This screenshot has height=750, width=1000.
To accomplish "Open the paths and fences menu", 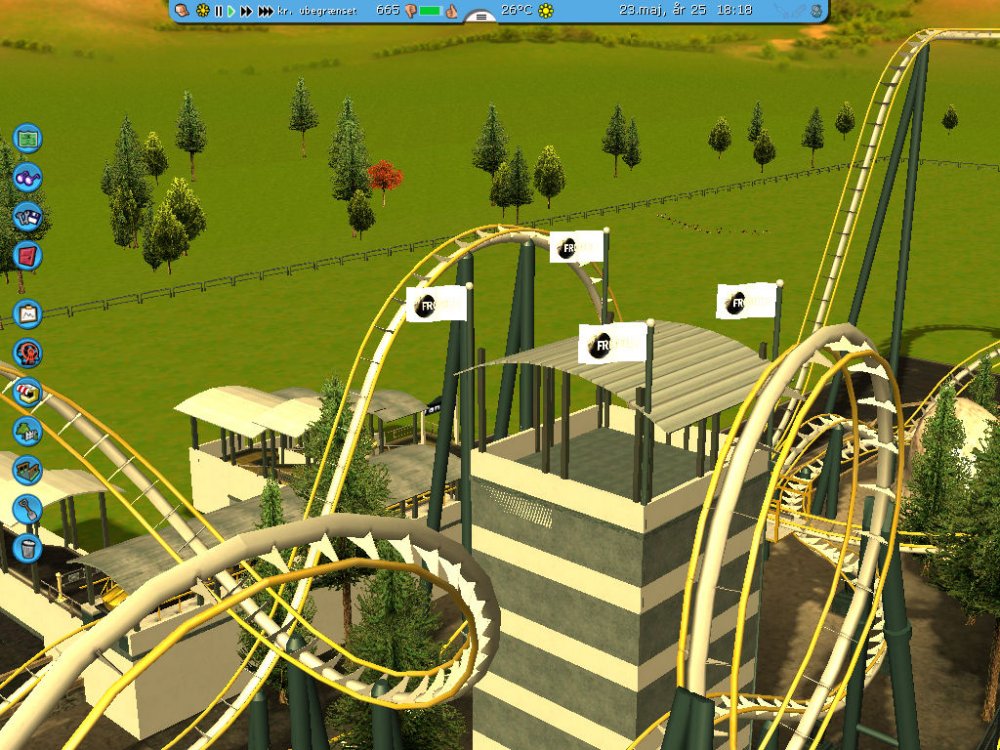I will (28, 470).
